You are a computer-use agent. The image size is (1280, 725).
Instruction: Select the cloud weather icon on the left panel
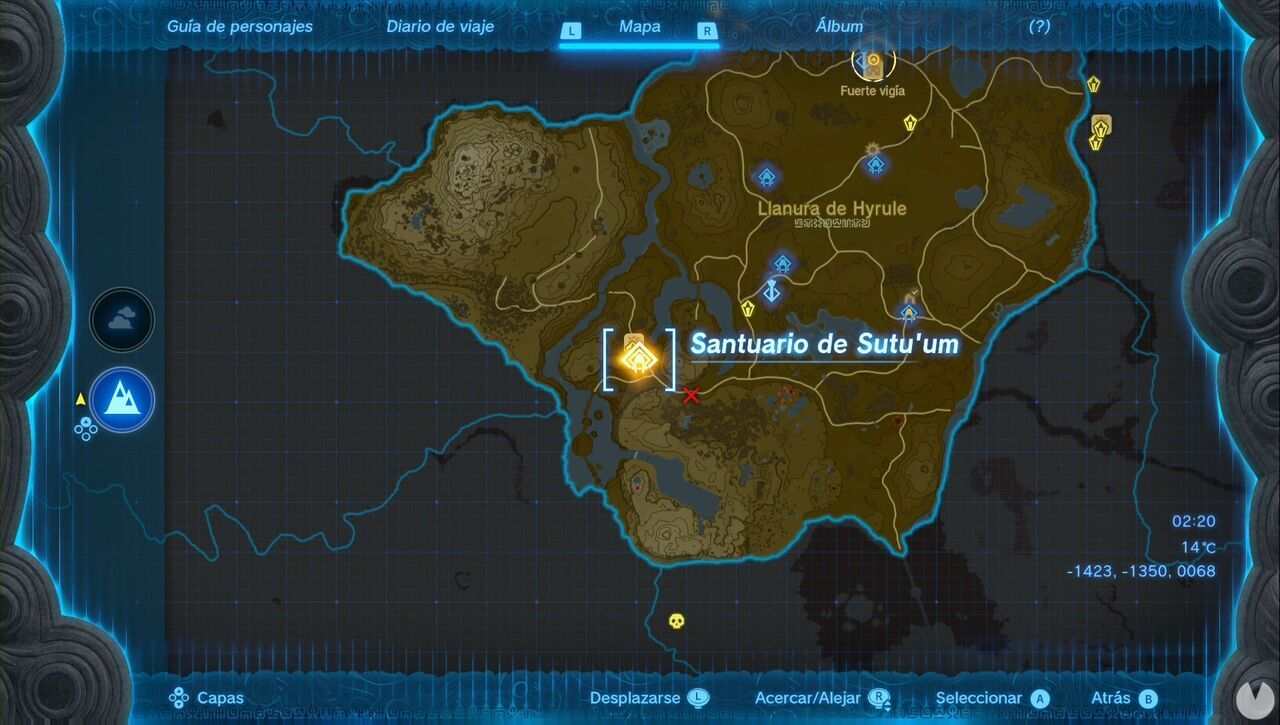pyautogui.click(x=121, y=320)
